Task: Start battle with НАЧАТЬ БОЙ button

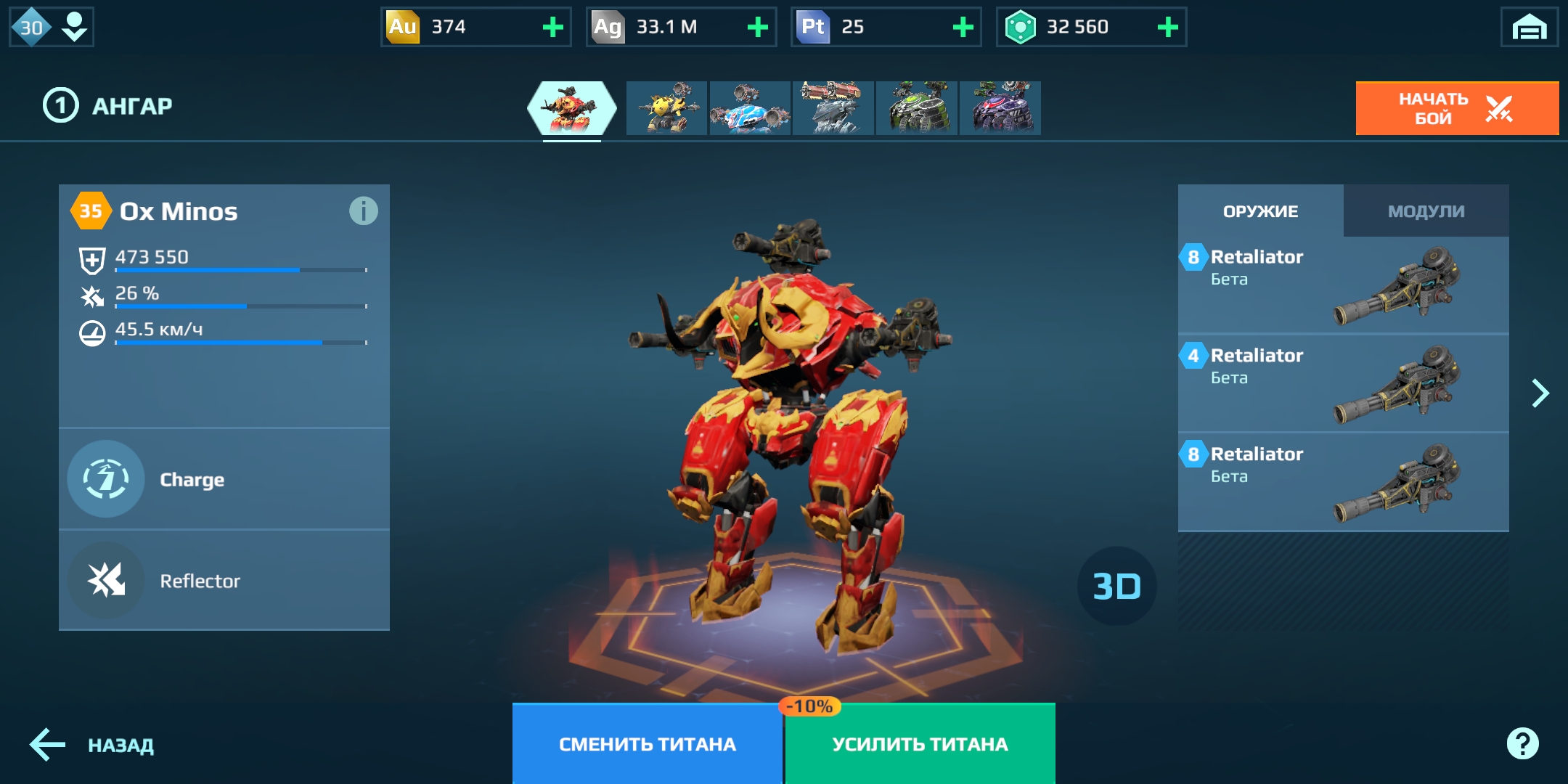Action: coord(1456,108)
